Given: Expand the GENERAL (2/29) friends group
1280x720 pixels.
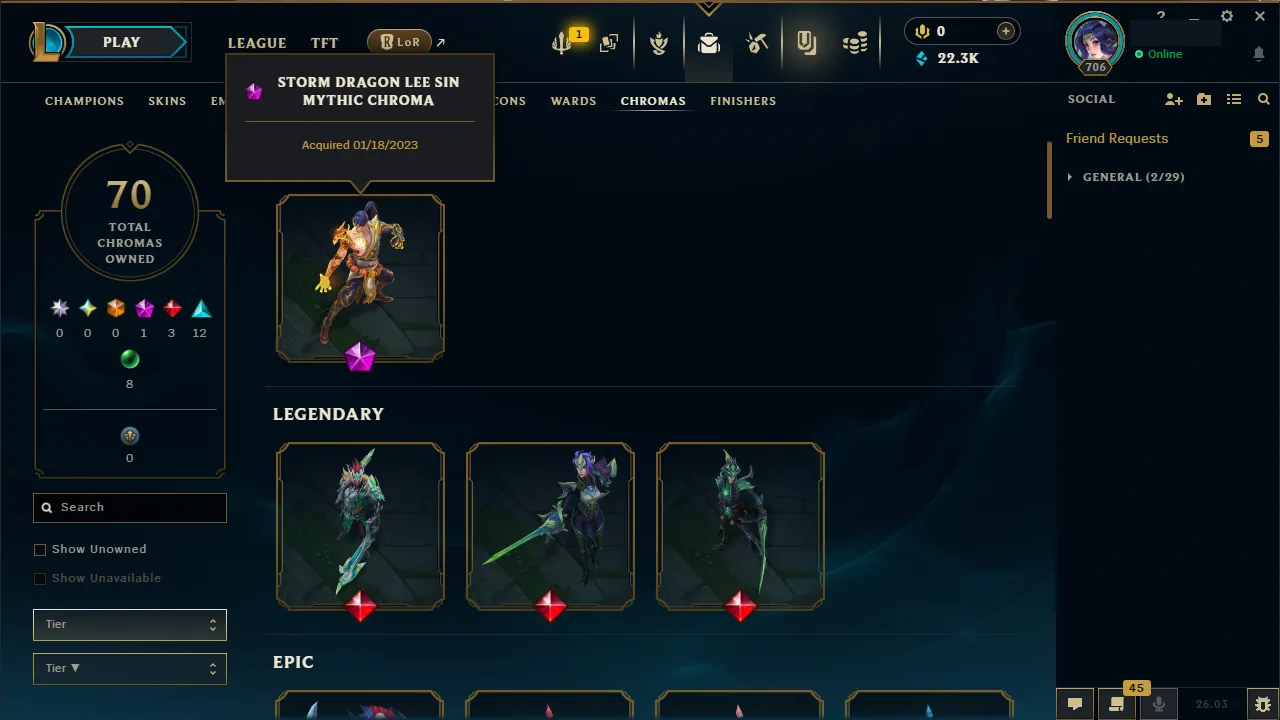Looking at the screenshot, I should coord(1126,177).
